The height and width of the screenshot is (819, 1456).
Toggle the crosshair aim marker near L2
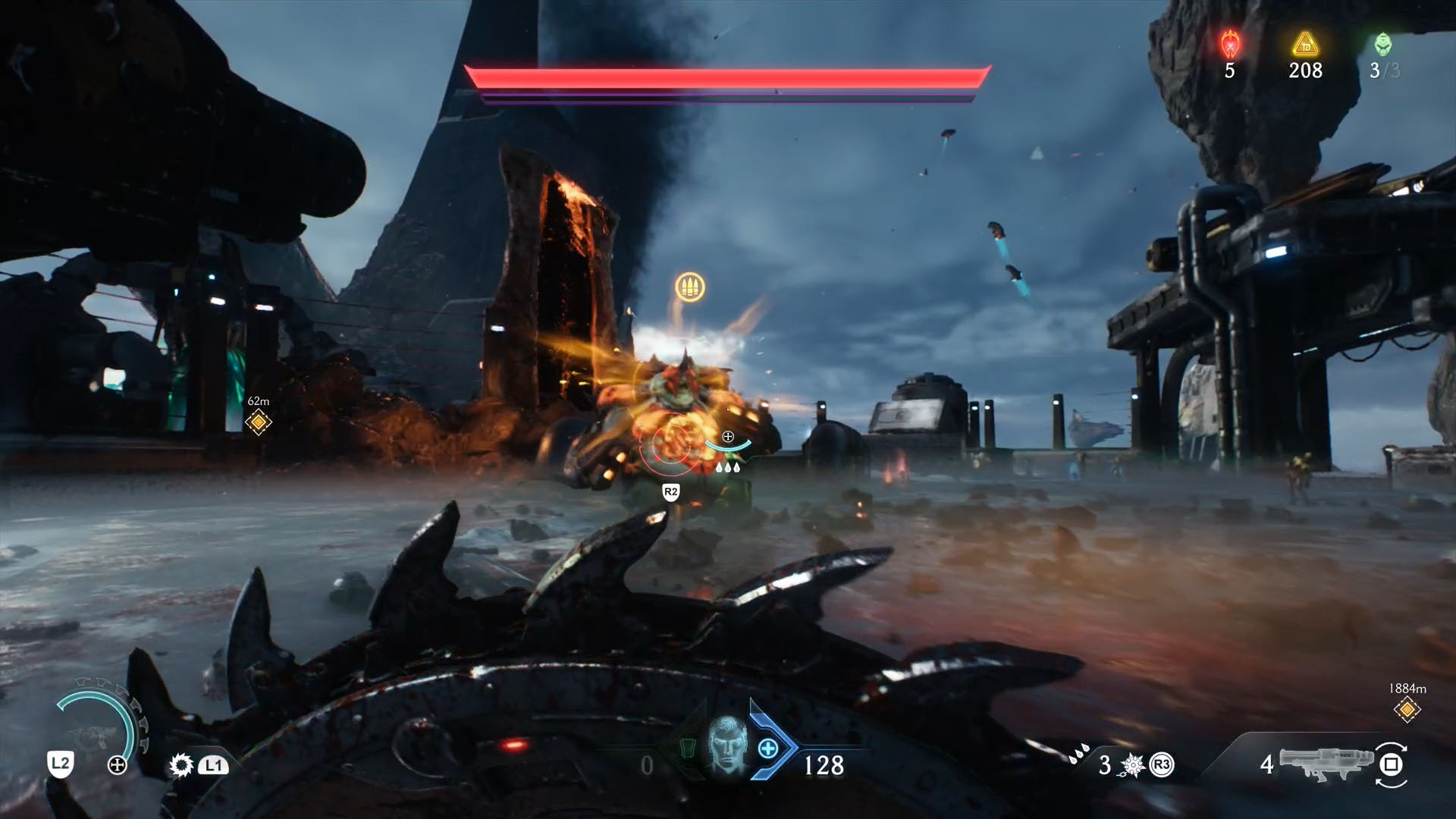116,764
